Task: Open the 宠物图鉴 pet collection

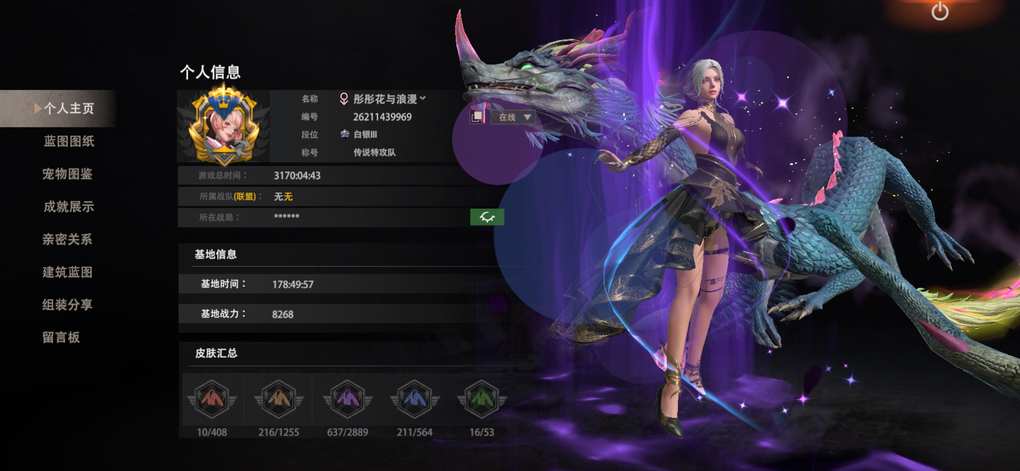Action: coord(68,174)
